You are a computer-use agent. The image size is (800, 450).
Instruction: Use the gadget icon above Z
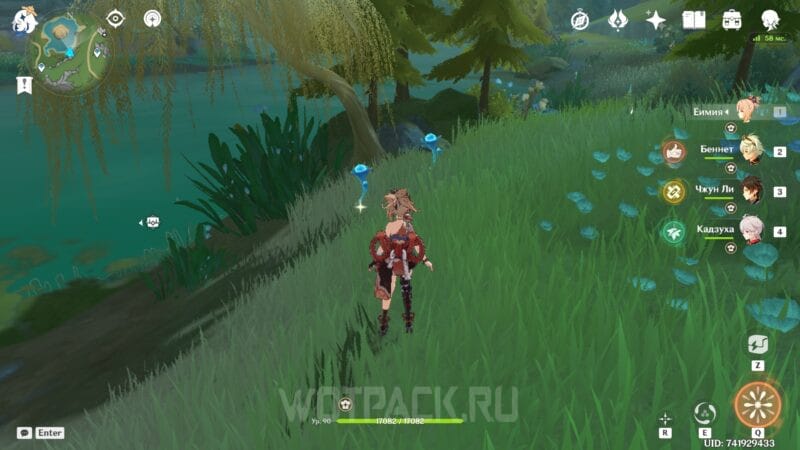[x=758, y=345]
